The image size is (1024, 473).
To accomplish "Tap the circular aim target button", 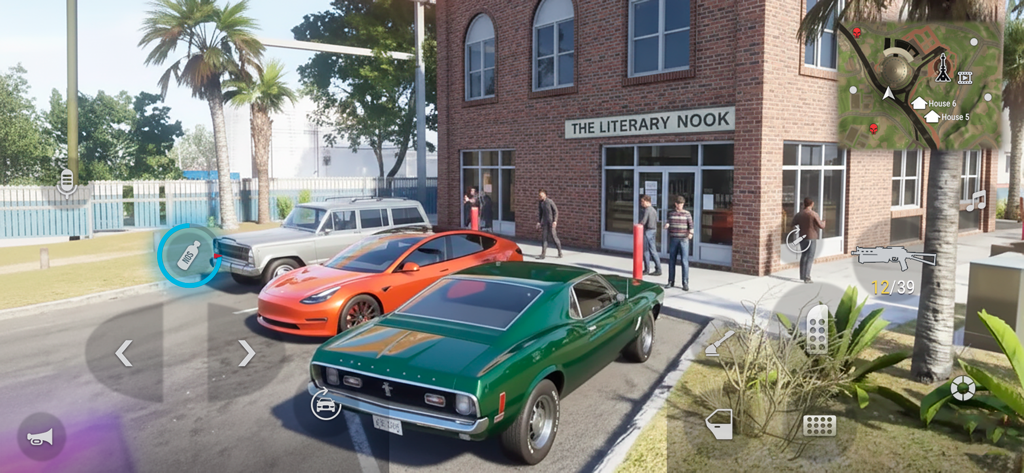I will (x=963, y=388).
